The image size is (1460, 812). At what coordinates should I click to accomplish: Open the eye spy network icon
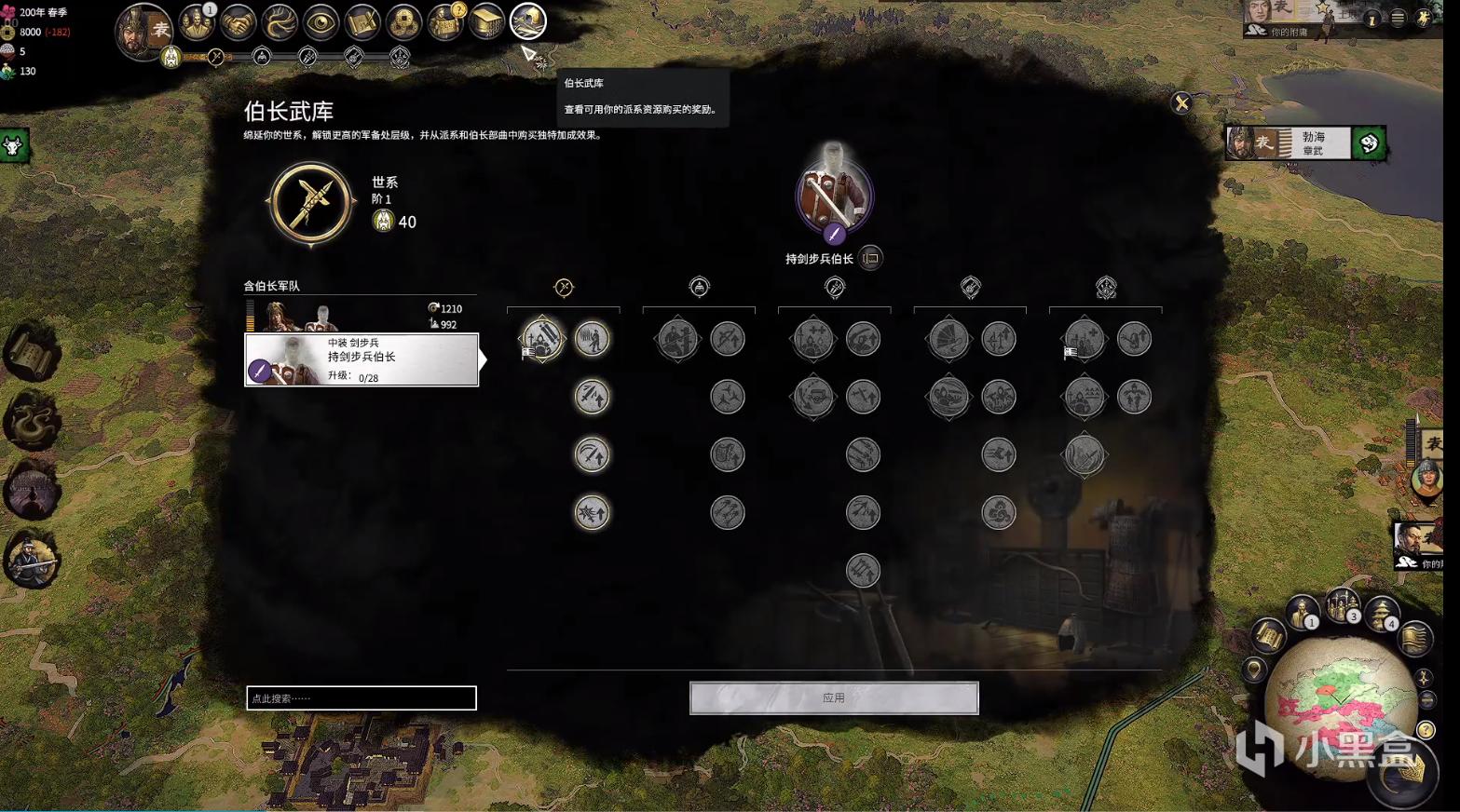pos(321,22)
